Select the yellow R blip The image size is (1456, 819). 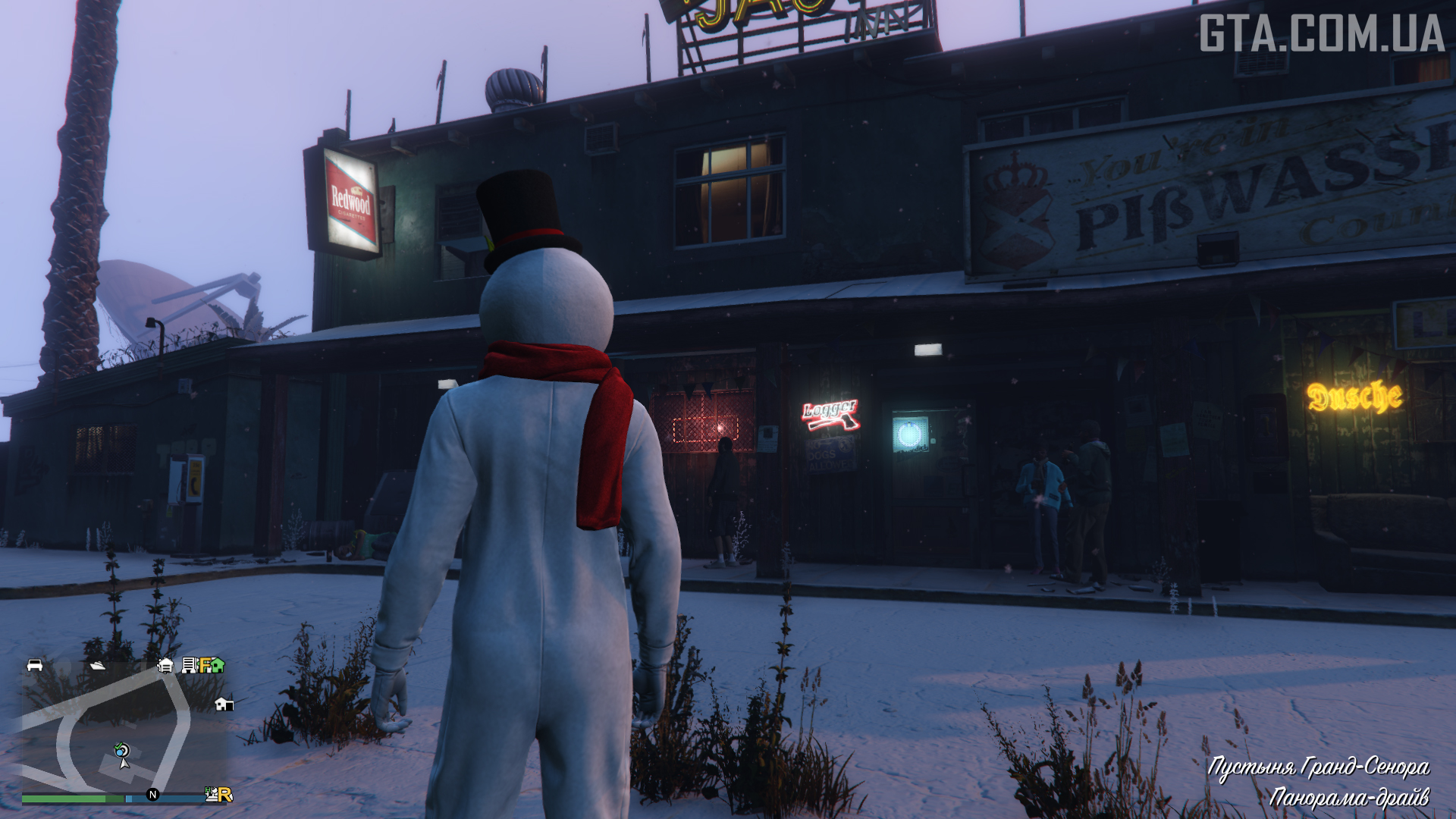(224, 795)
